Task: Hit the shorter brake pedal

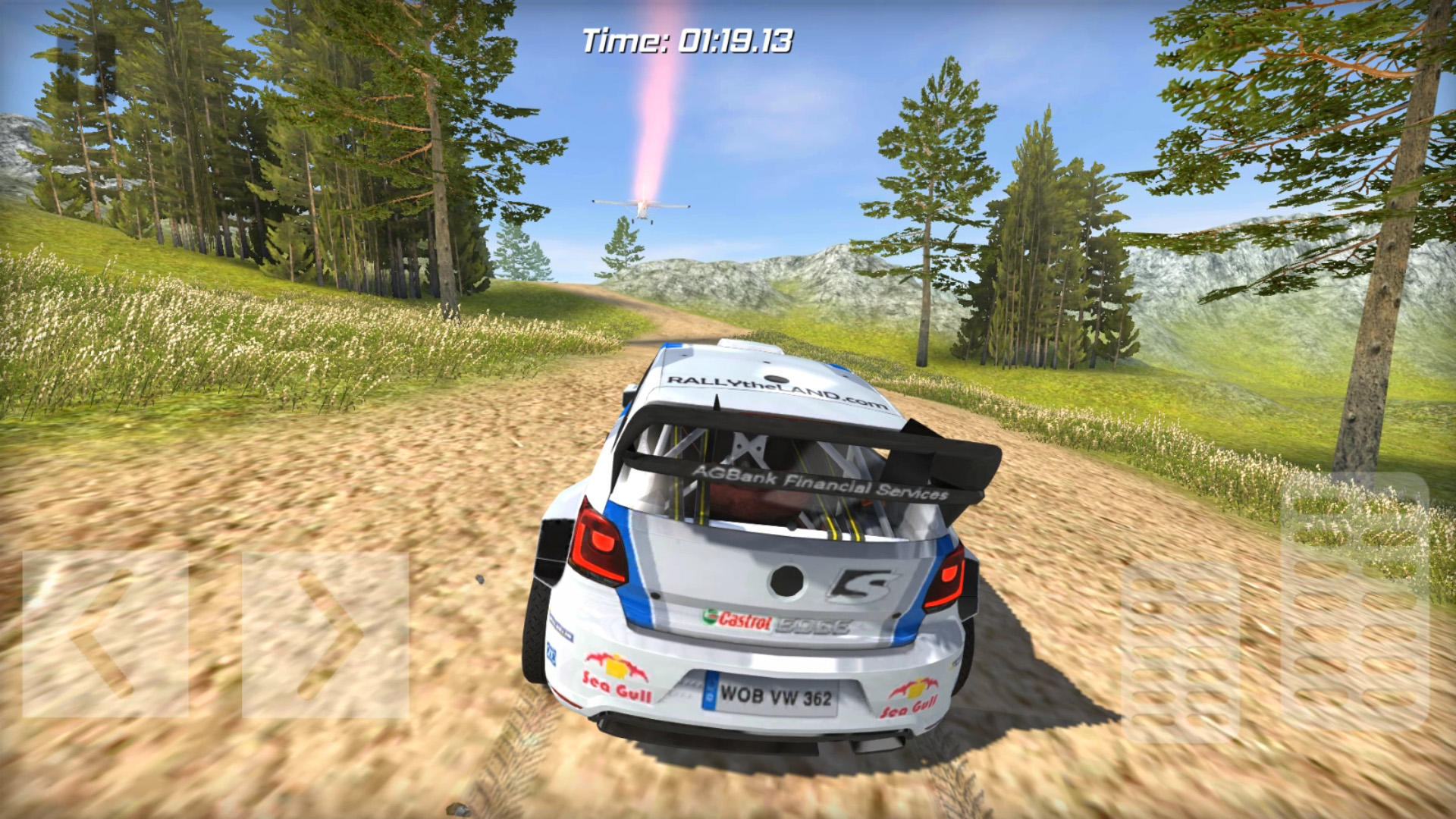Action: (1180, 652)
